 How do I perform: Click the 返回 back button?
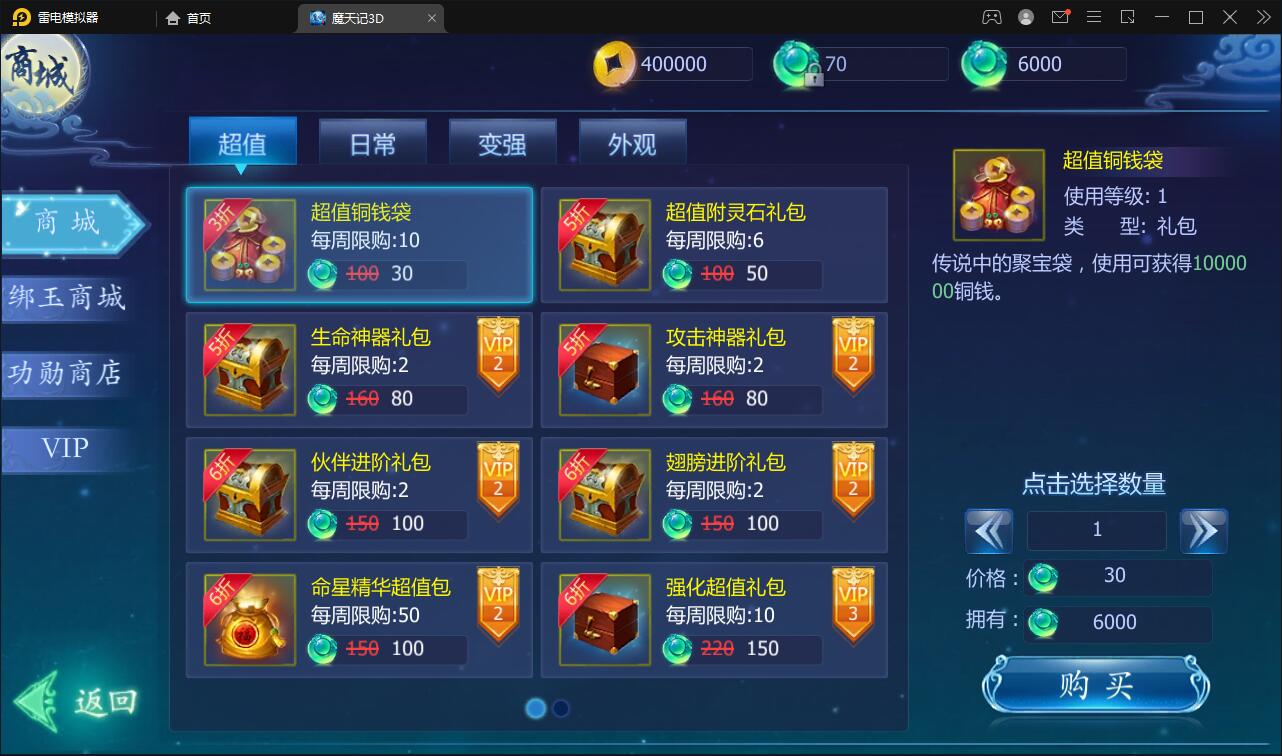tap(75, 700)
